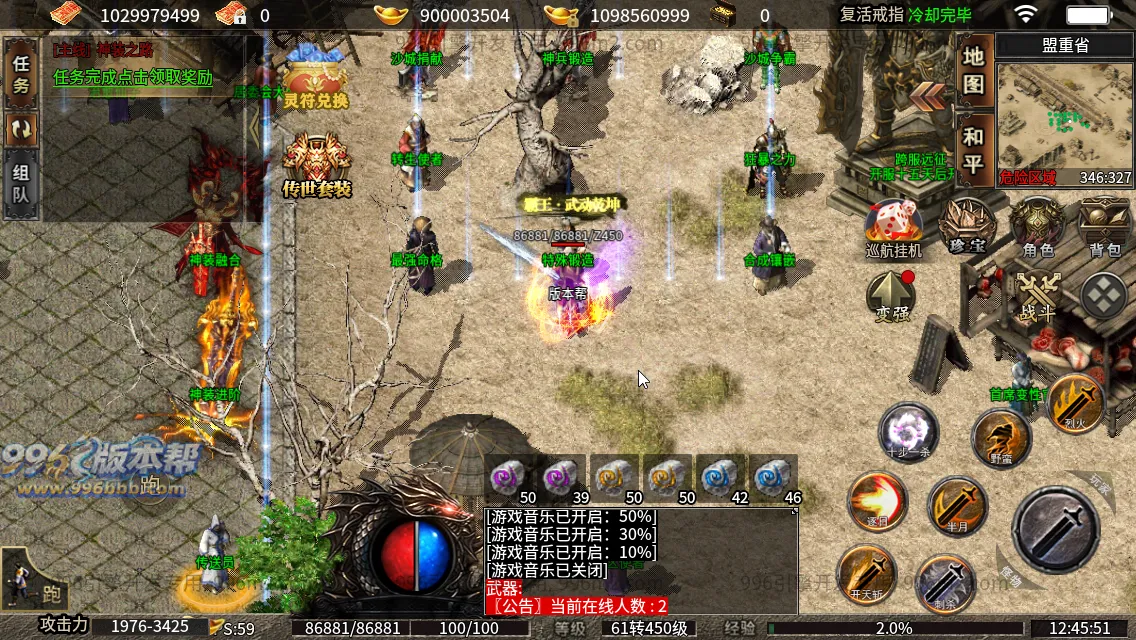Open the 传世套装 armor set icon

[317, 165]
